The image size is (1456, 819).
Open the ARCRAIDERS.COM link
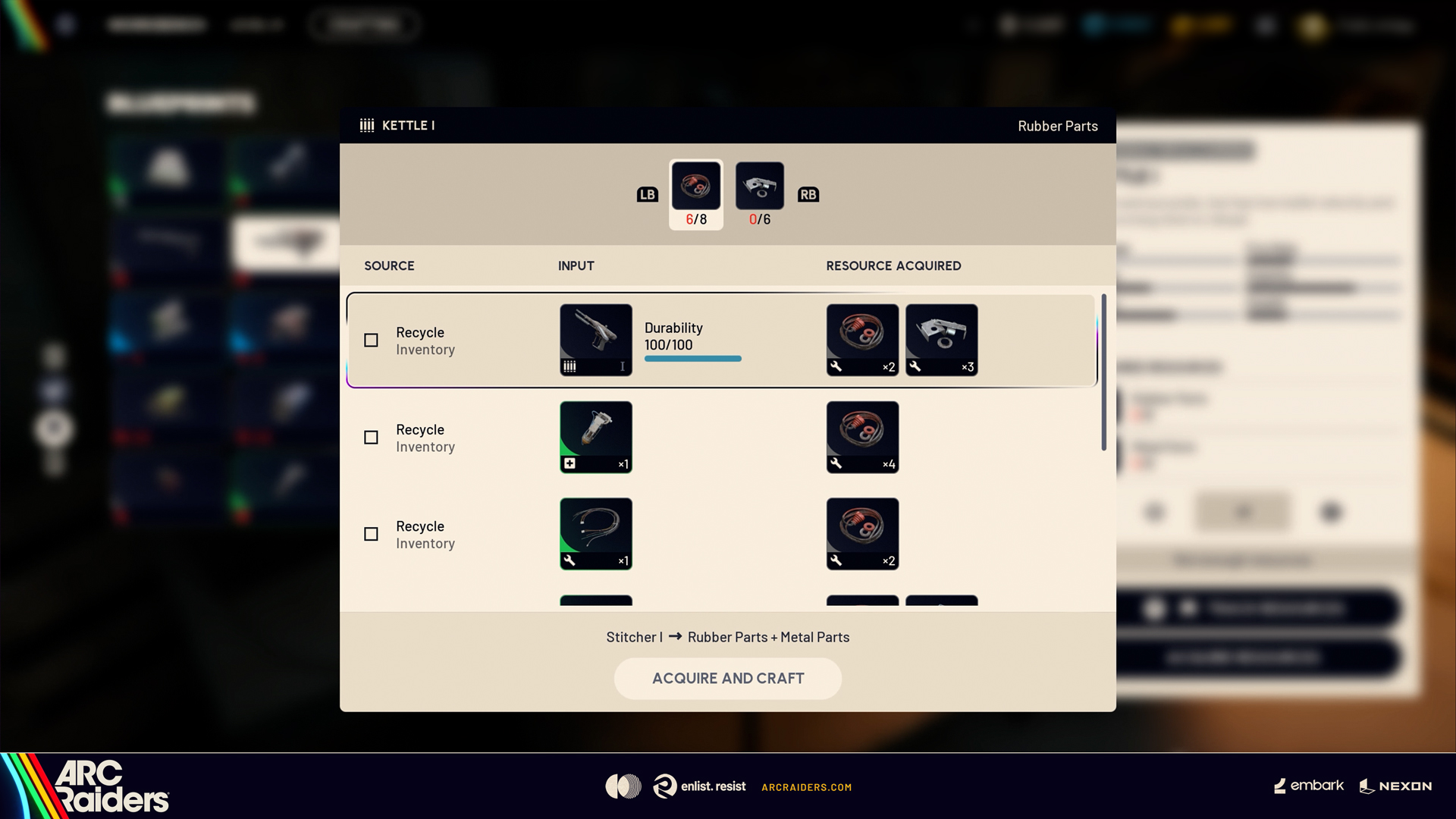pyautogui.click(x=806, y=787)
